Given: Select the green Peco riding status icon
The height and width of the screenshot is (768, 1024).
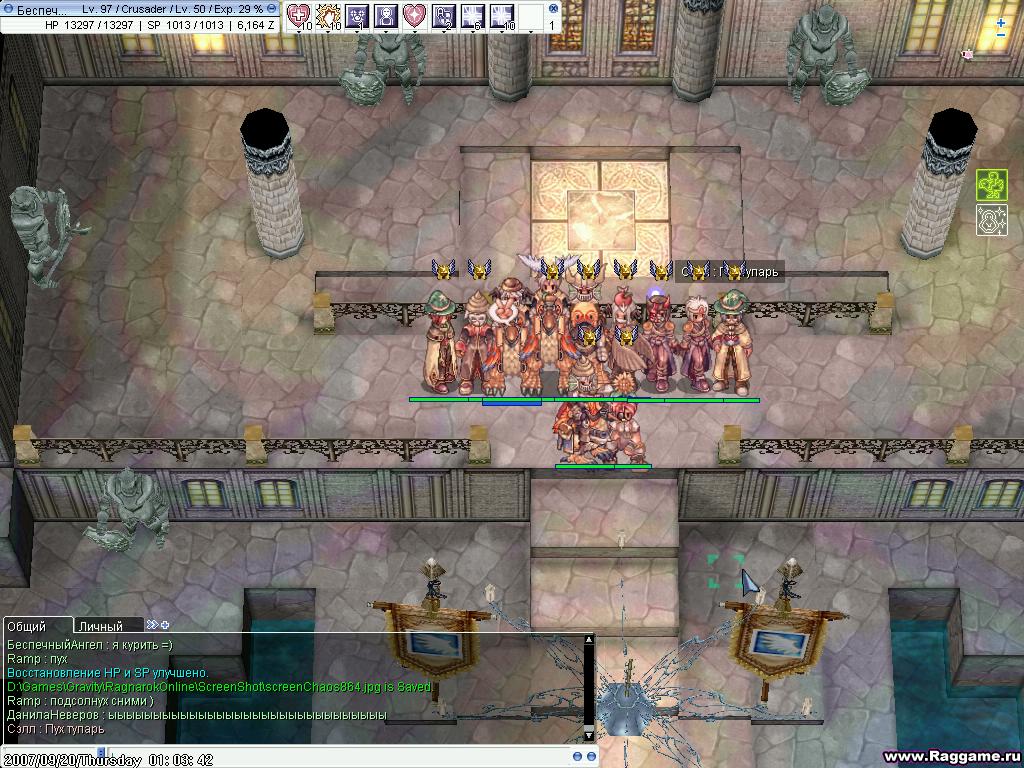Looking at the screenshot, I should click(991, 185).
